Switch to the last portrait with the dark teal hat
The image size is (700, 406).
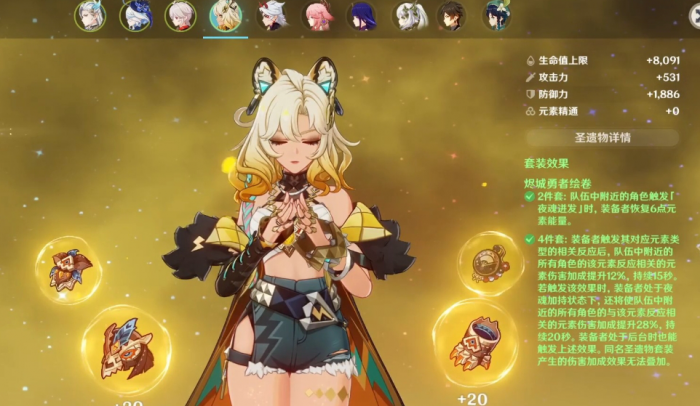[497, 16]
